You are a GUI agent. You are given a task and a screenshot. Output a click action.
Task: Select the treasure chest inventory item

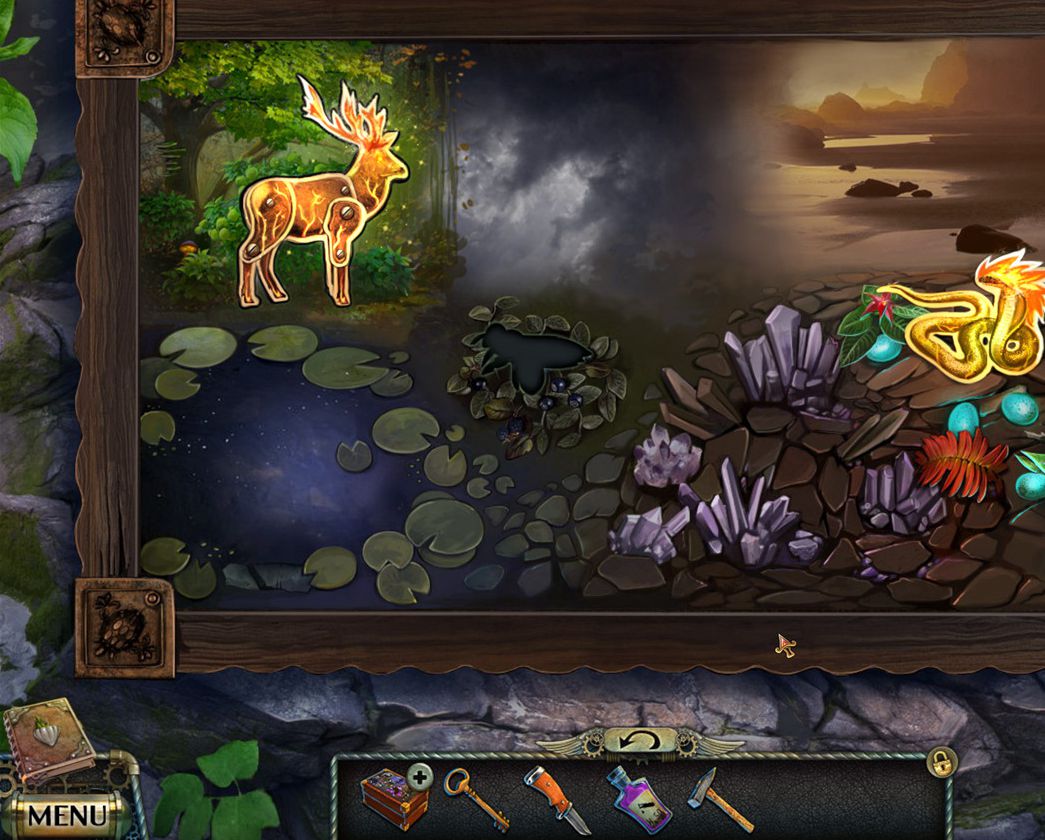pos(394,799)
